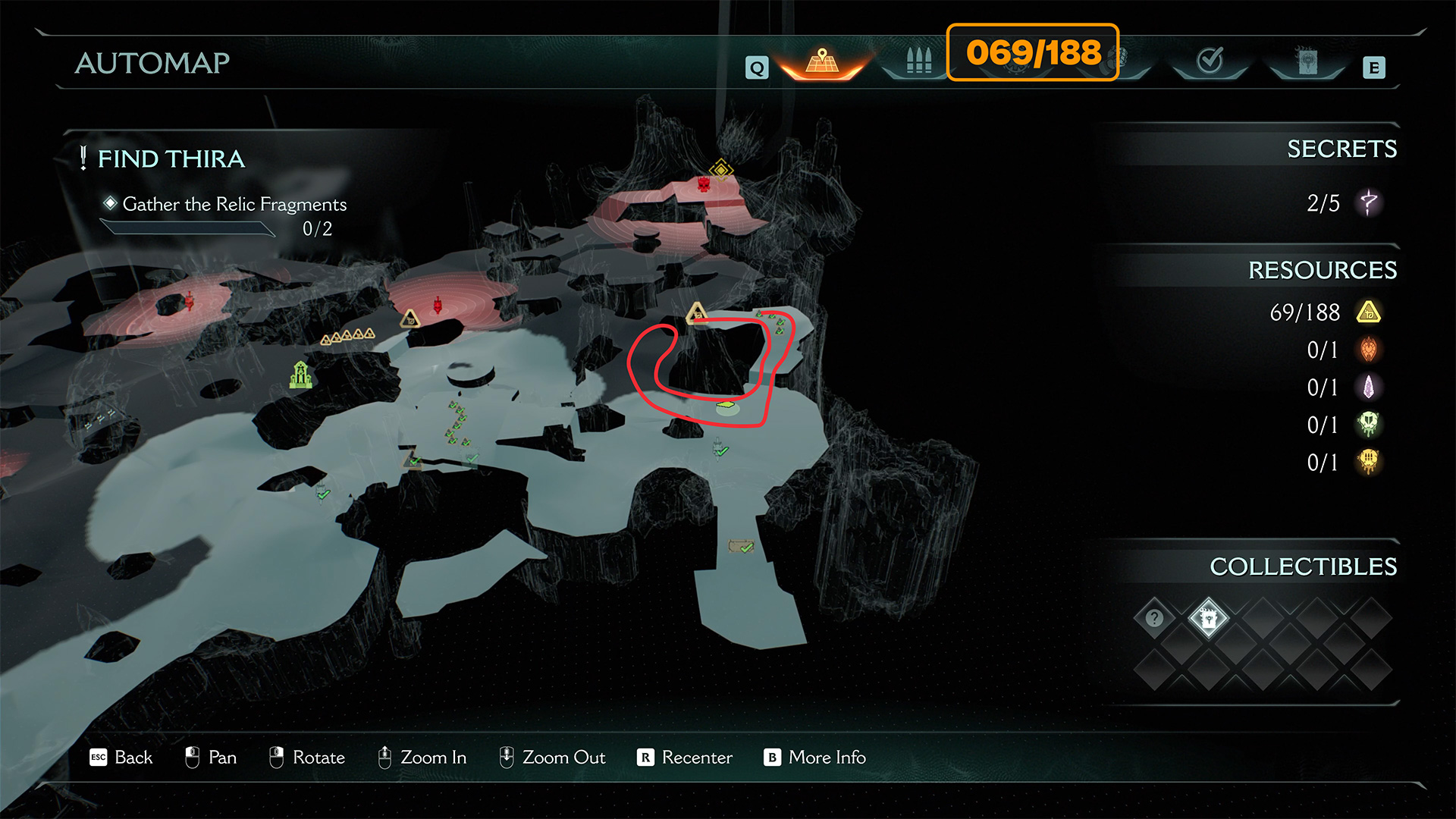Image resolution: width=1456 pixels, height=819 pixels.
Task: Switch to the bullets weapons tab
Action: tap(918, 61)
